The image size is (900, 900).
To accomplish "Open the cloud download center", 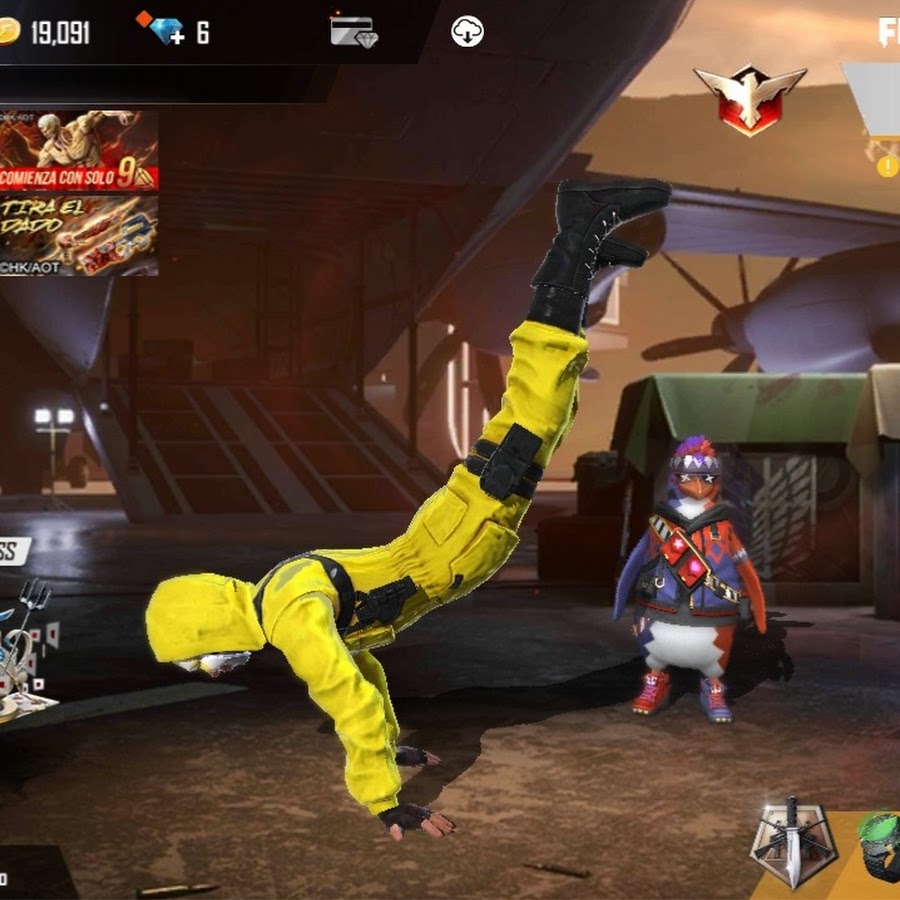I will (467, 32).
